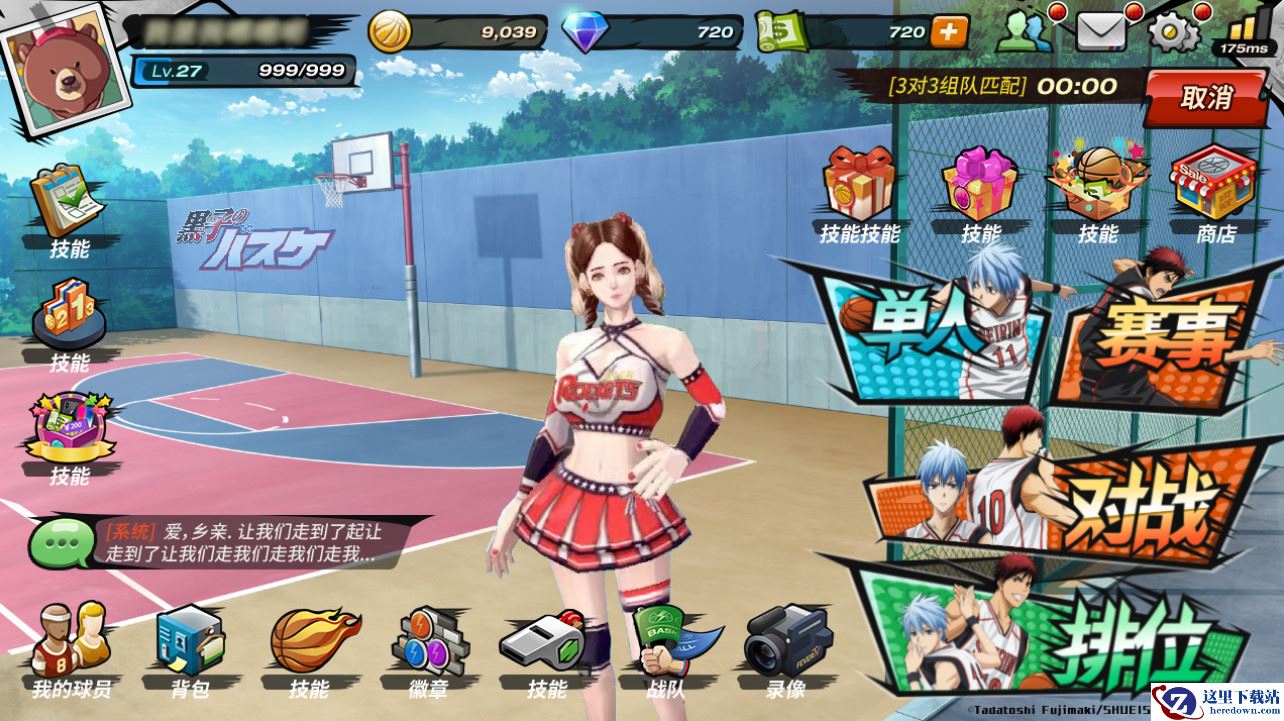Open 我的球员 my players menu
The image size is (1284, 721).
(x=70, y=648)
